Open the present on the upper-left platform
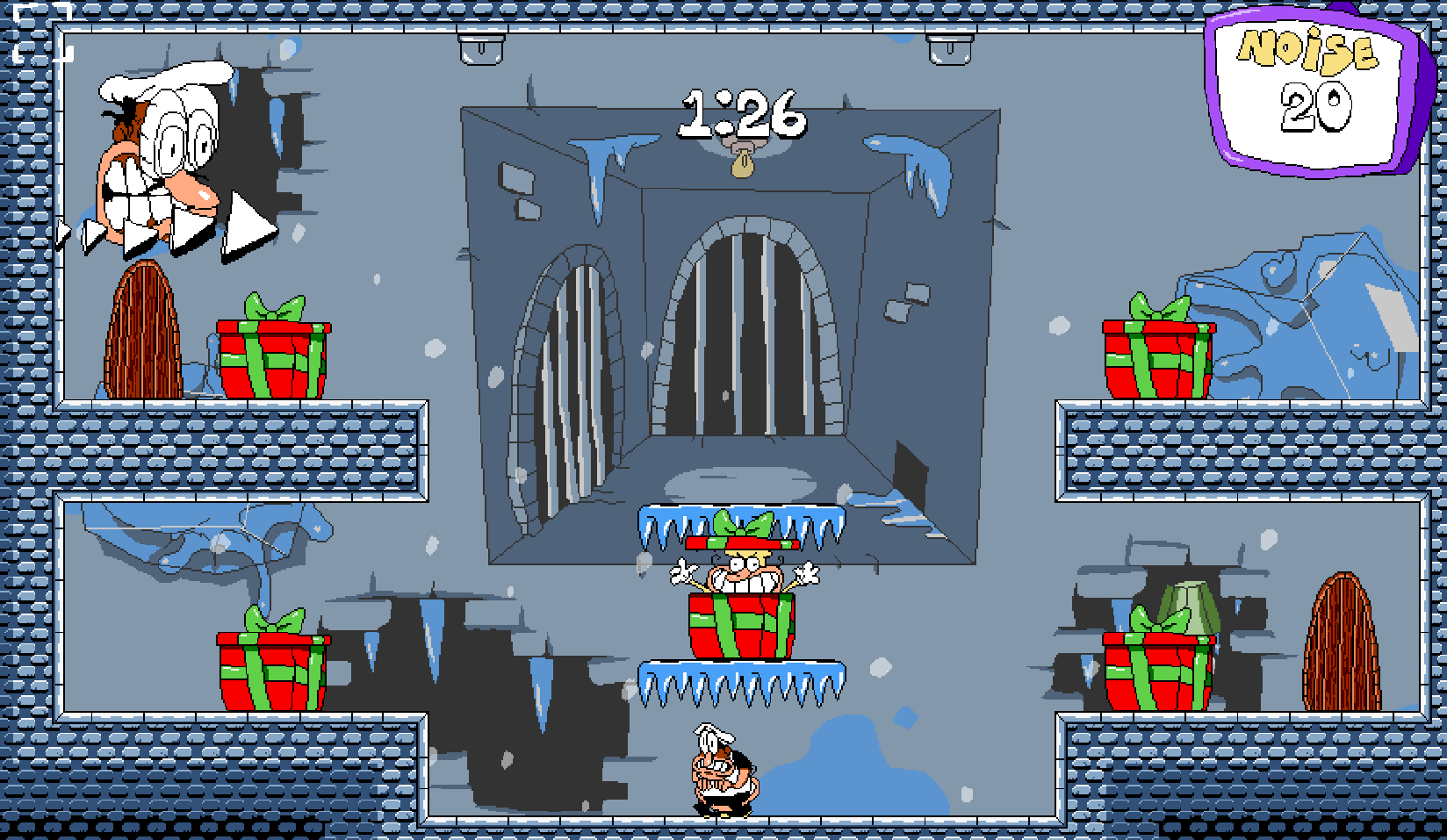This screenshot has width=1447, height=840. point(272,360)
